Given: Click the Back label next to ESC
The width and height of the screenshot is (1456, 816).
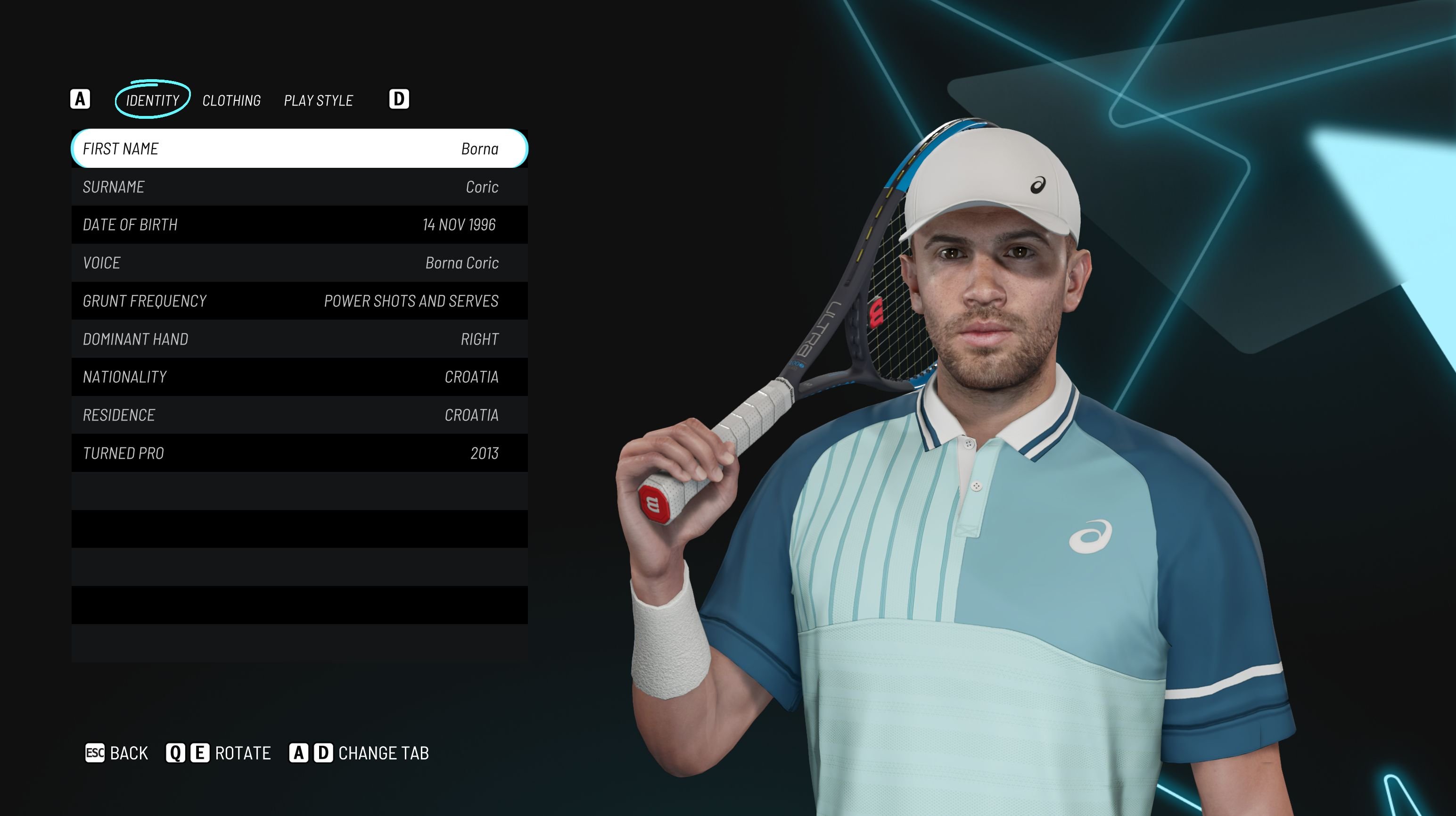Looking at the screenshot, I should pyautogui.click(x=130, y=753).
